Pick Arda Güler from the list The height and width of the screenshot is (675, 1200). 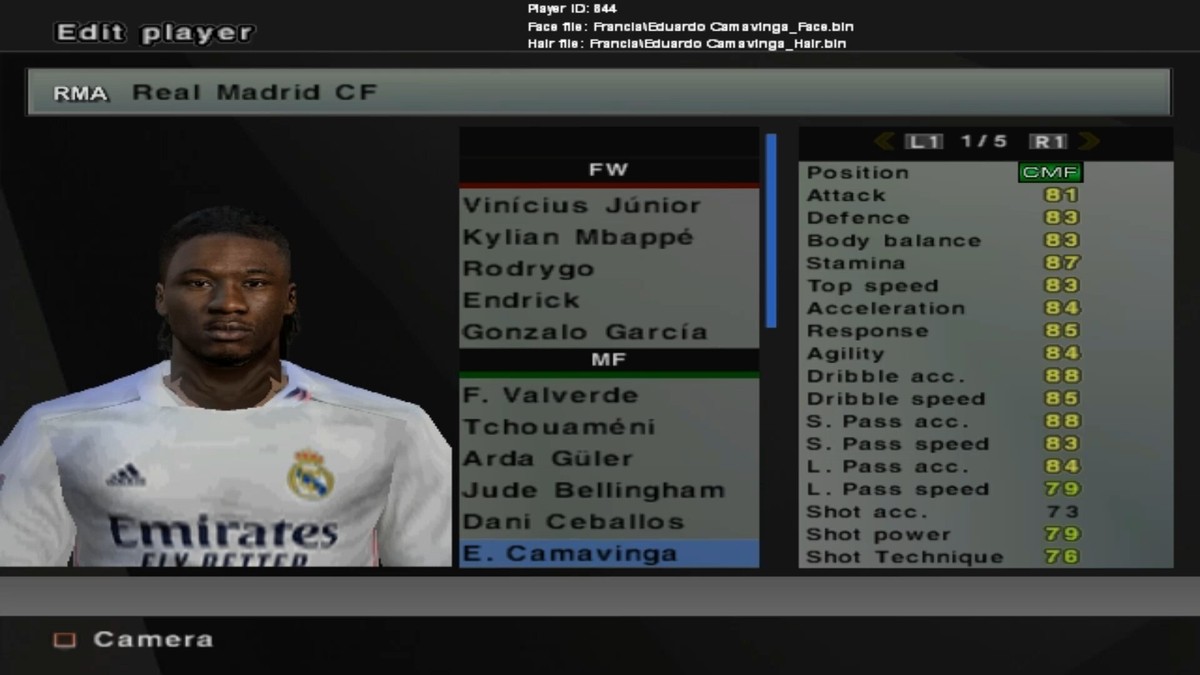click(x=548, y=459)
